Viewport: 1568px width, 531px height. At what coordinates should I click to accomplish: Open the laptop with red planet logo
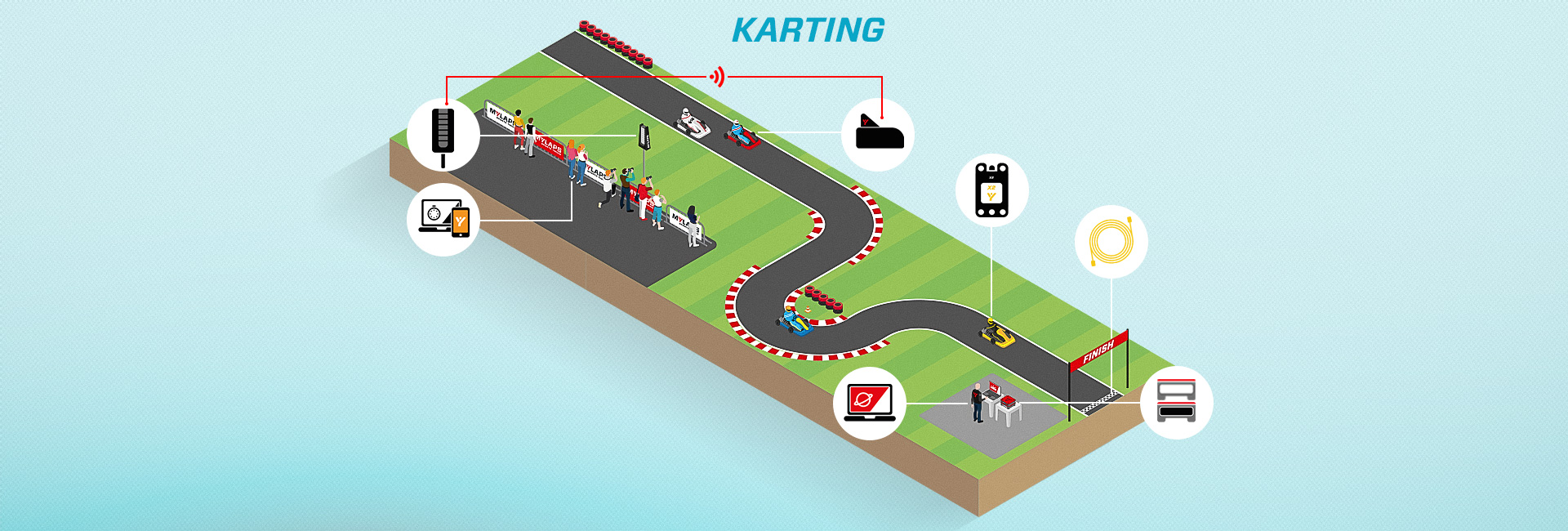(x=870, y=404)
